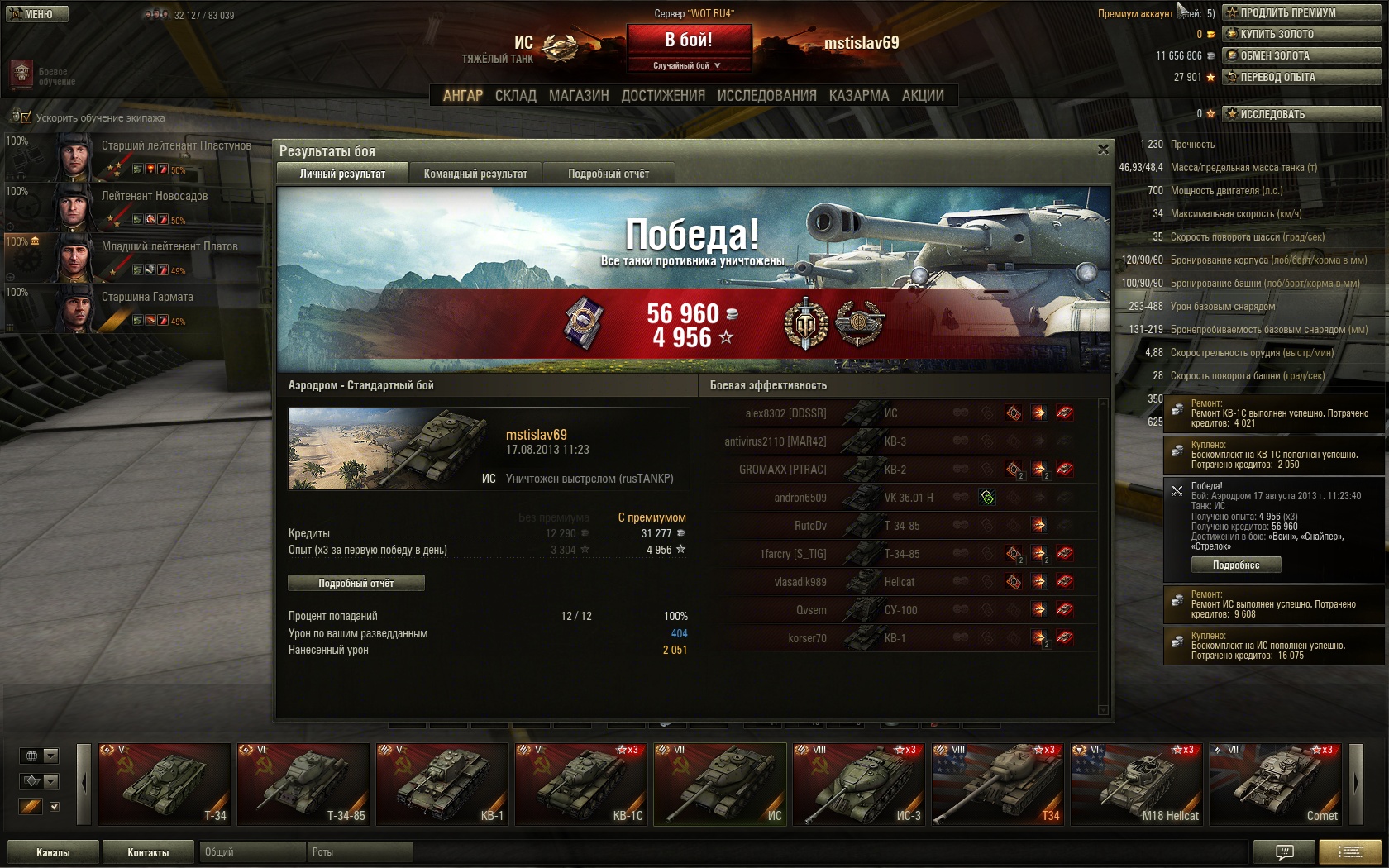Close the battle results window
The width and height of the screenshot is (1389, 868).
[1103, 150]
